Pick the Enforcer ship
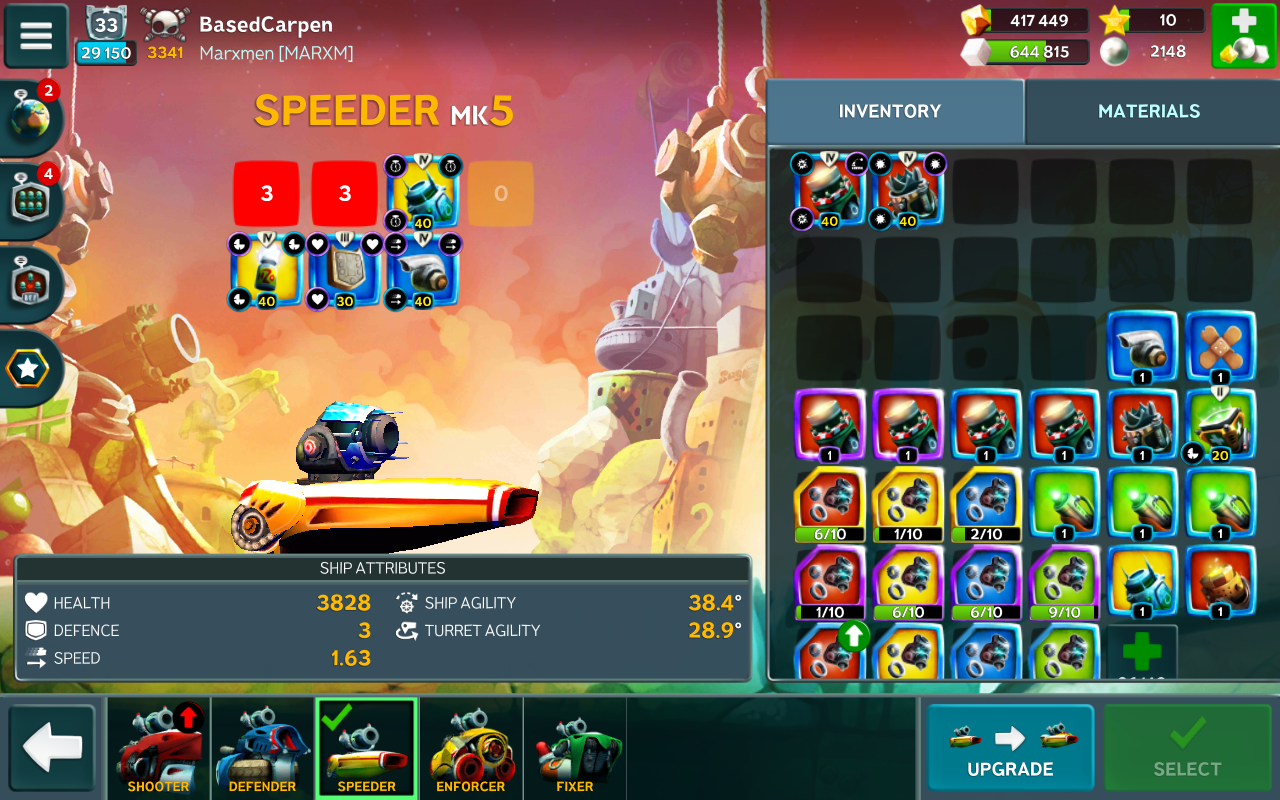1280x800 pixels. pos(471,748)
